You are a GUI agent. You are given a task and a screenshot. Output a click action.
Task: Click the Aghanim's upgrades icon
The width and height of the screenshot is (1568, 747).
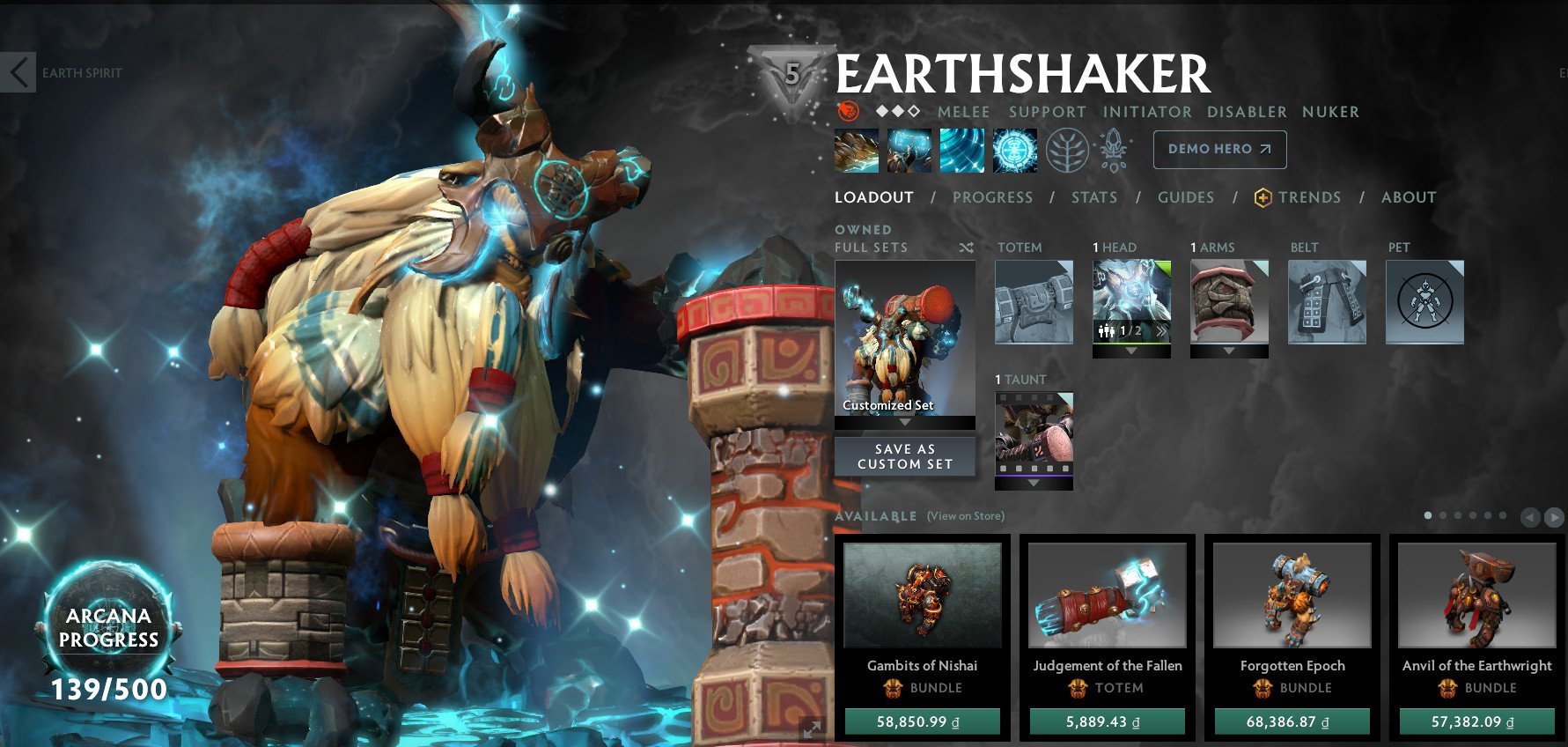[1114, 149]
